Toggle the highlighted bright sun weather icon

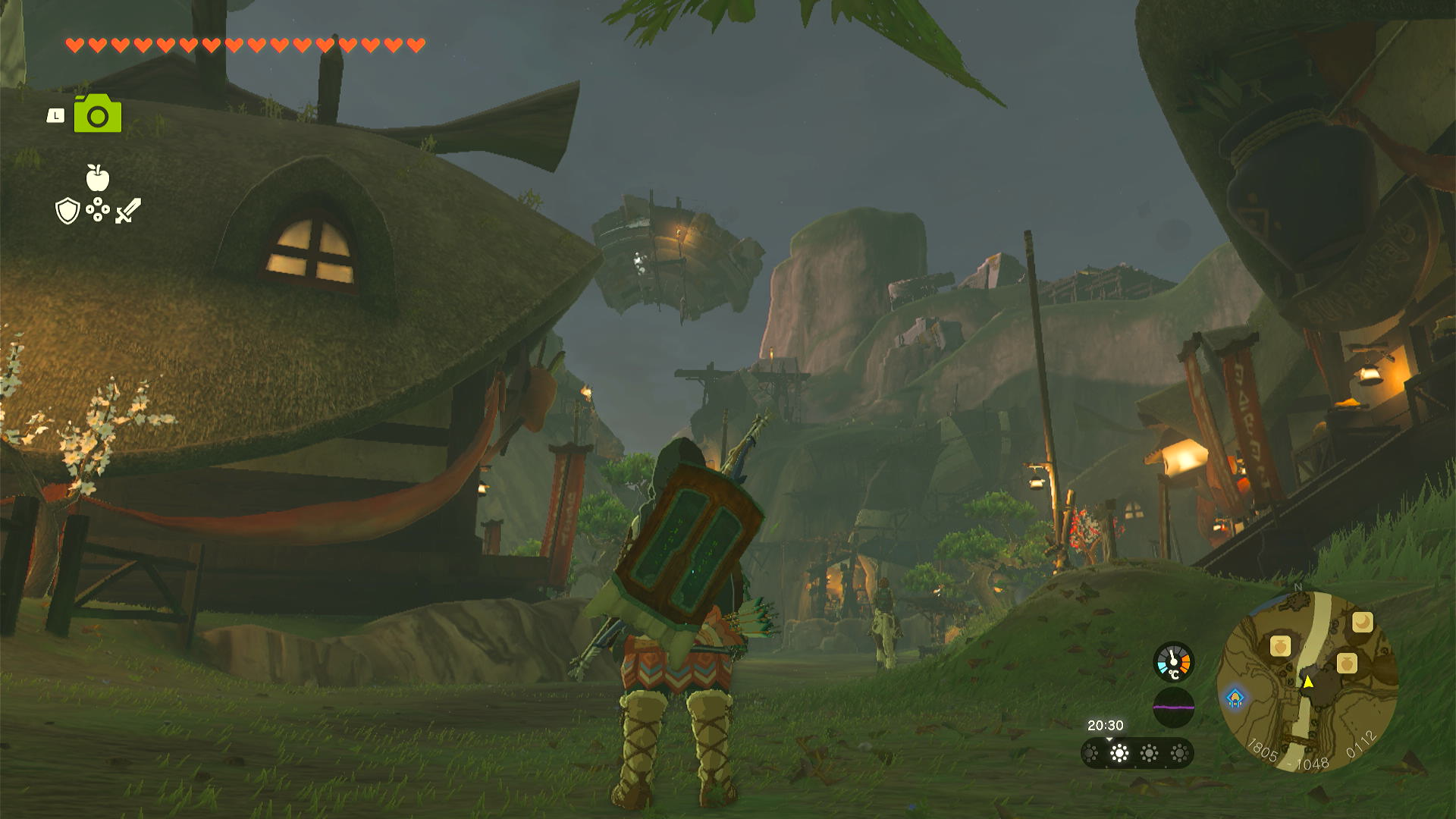pos(1119,753)
